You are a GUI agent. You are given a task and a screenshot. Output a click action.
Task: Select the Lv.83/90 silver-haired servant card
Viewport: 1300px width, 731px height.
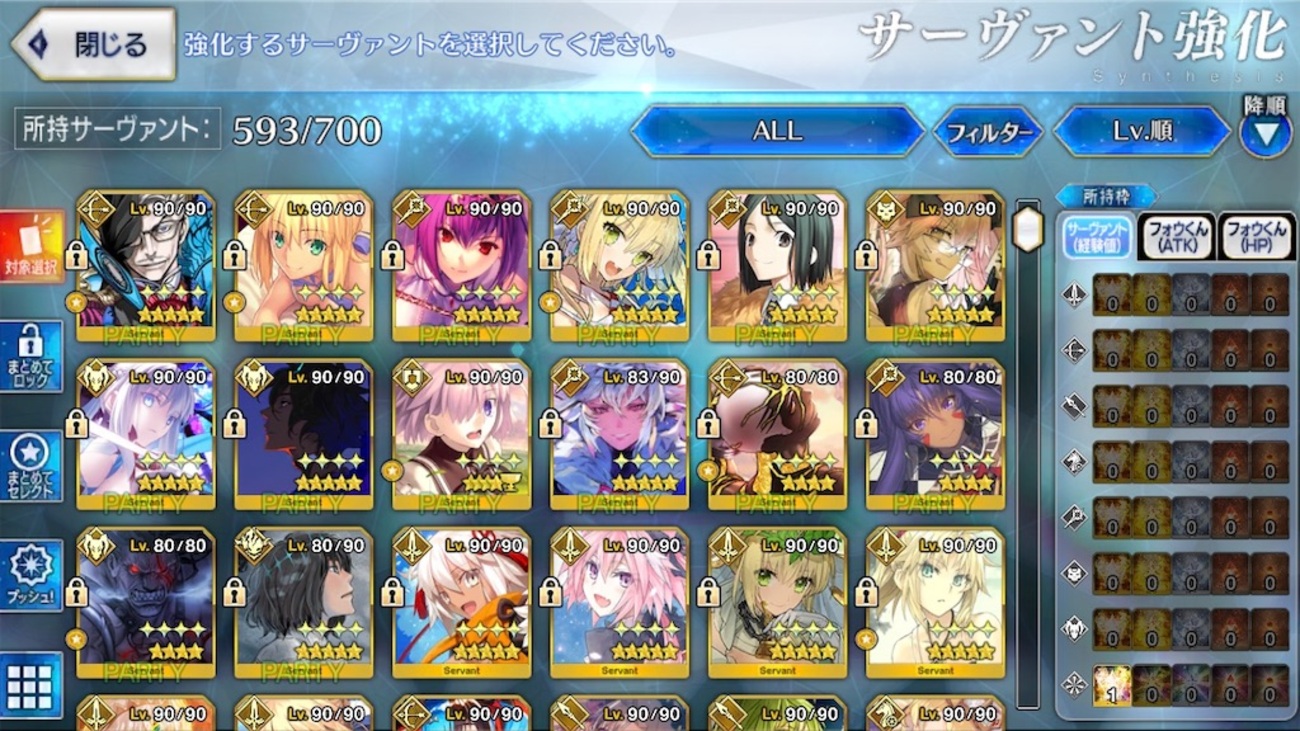[620, 434]
